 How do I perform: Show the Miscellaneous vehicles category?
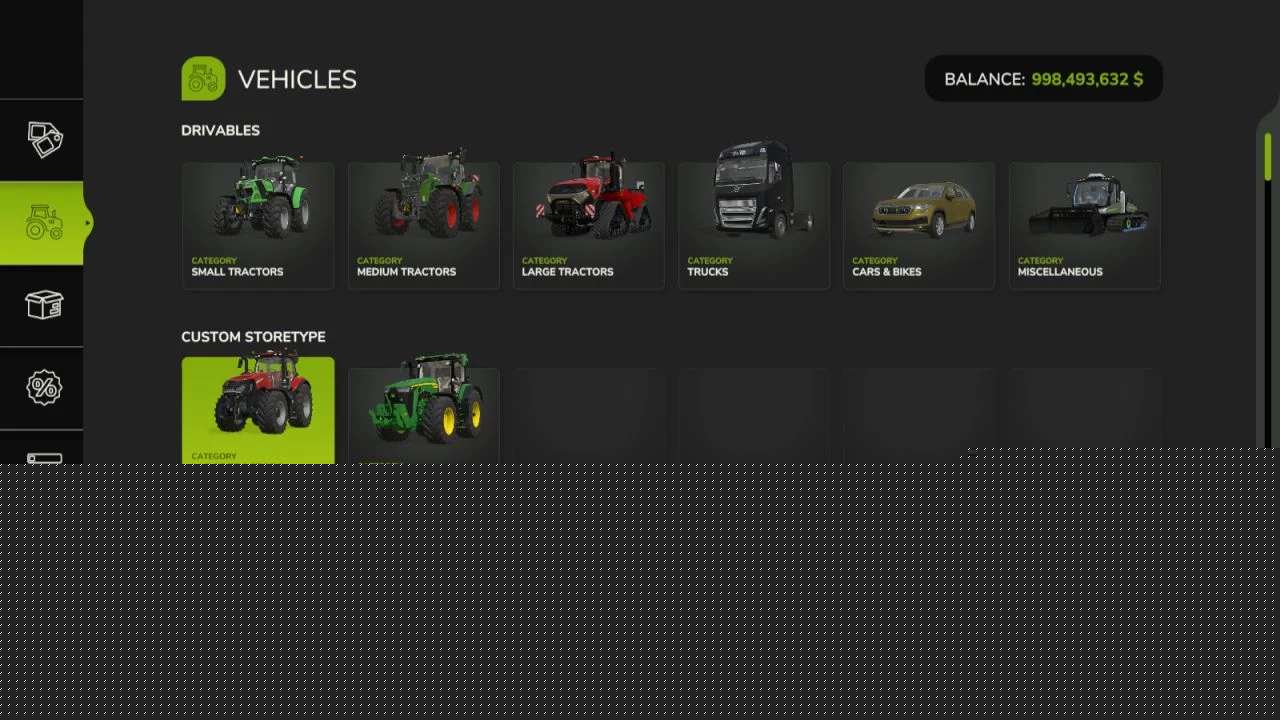click(x=1085, y=226)
